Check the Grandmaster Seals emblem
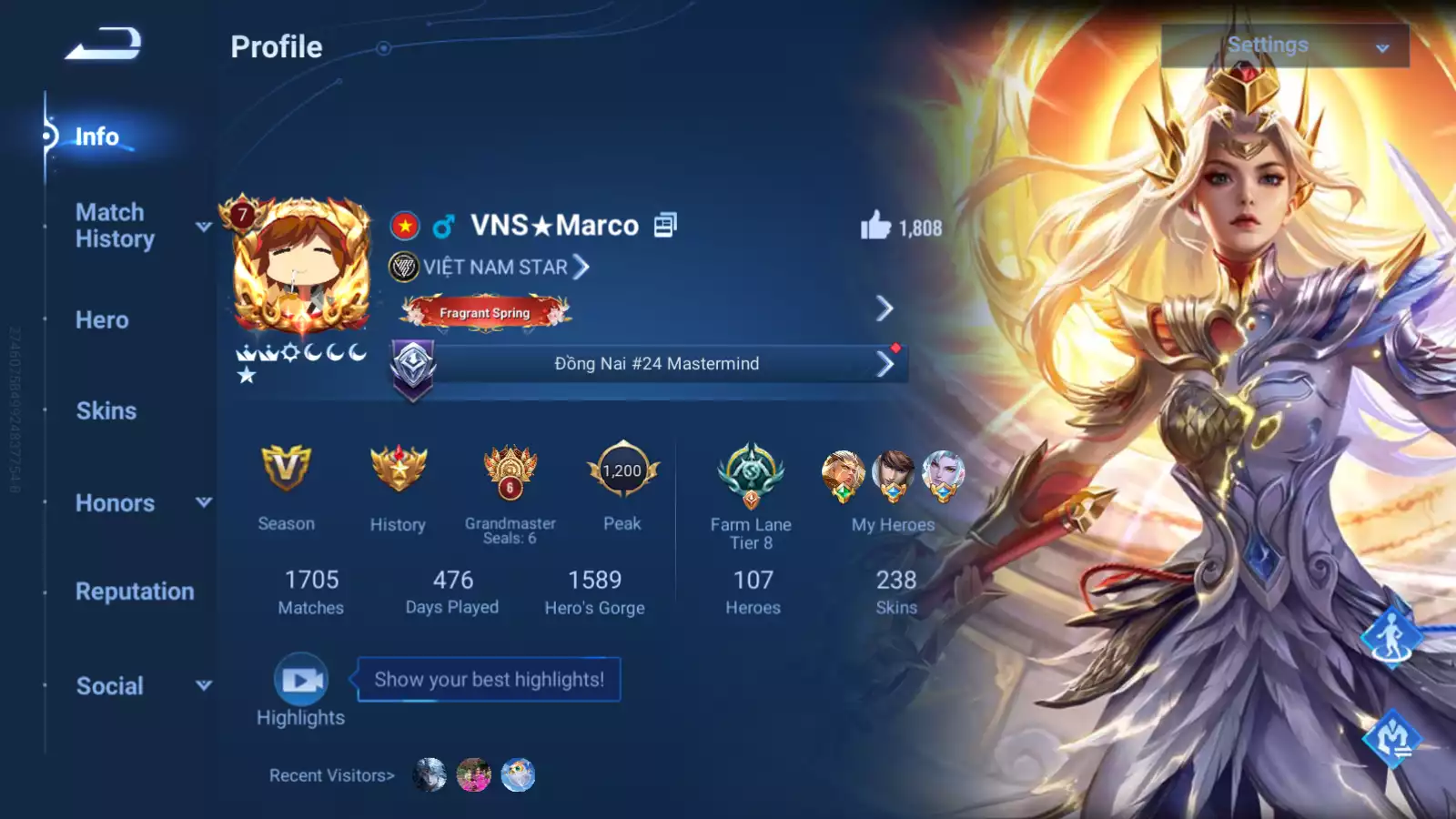Screen dimensions: 1456x819 pos(509,473)
